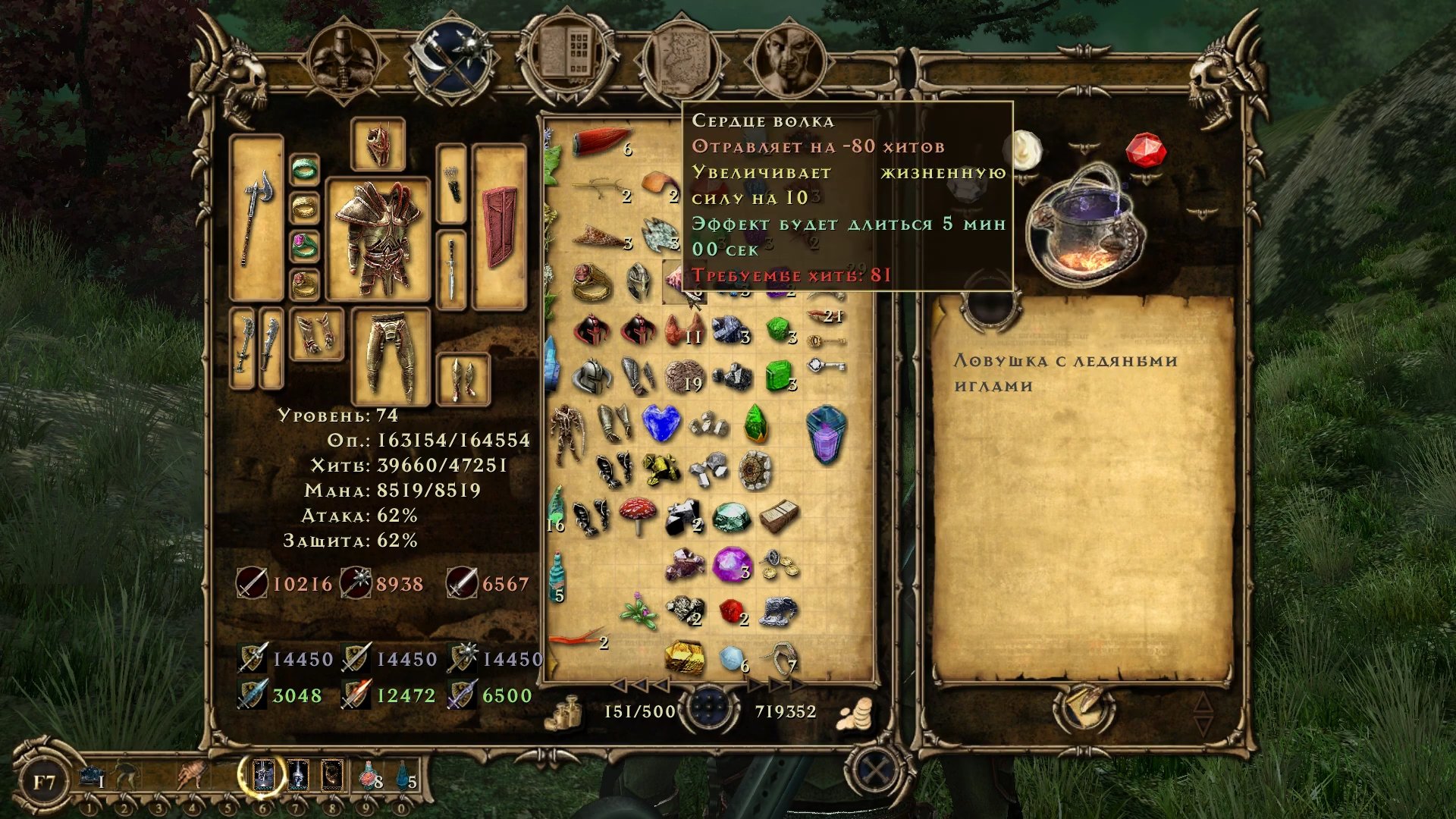Screen dimensions: 1456x819
Task: Click the gold ore nugget item
Action: [684, 656]
